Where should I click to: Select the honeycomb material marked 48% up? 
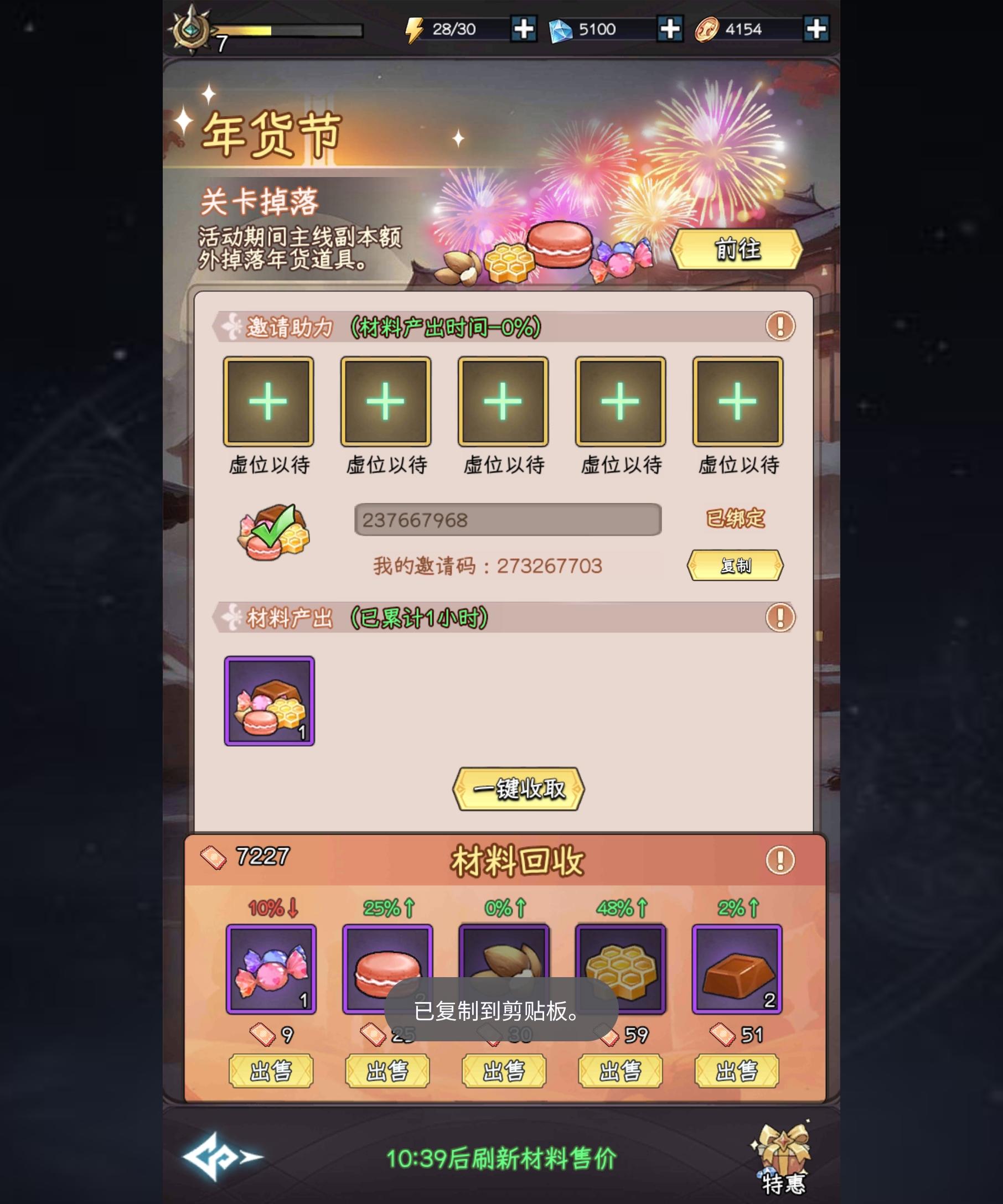point(620,969)
